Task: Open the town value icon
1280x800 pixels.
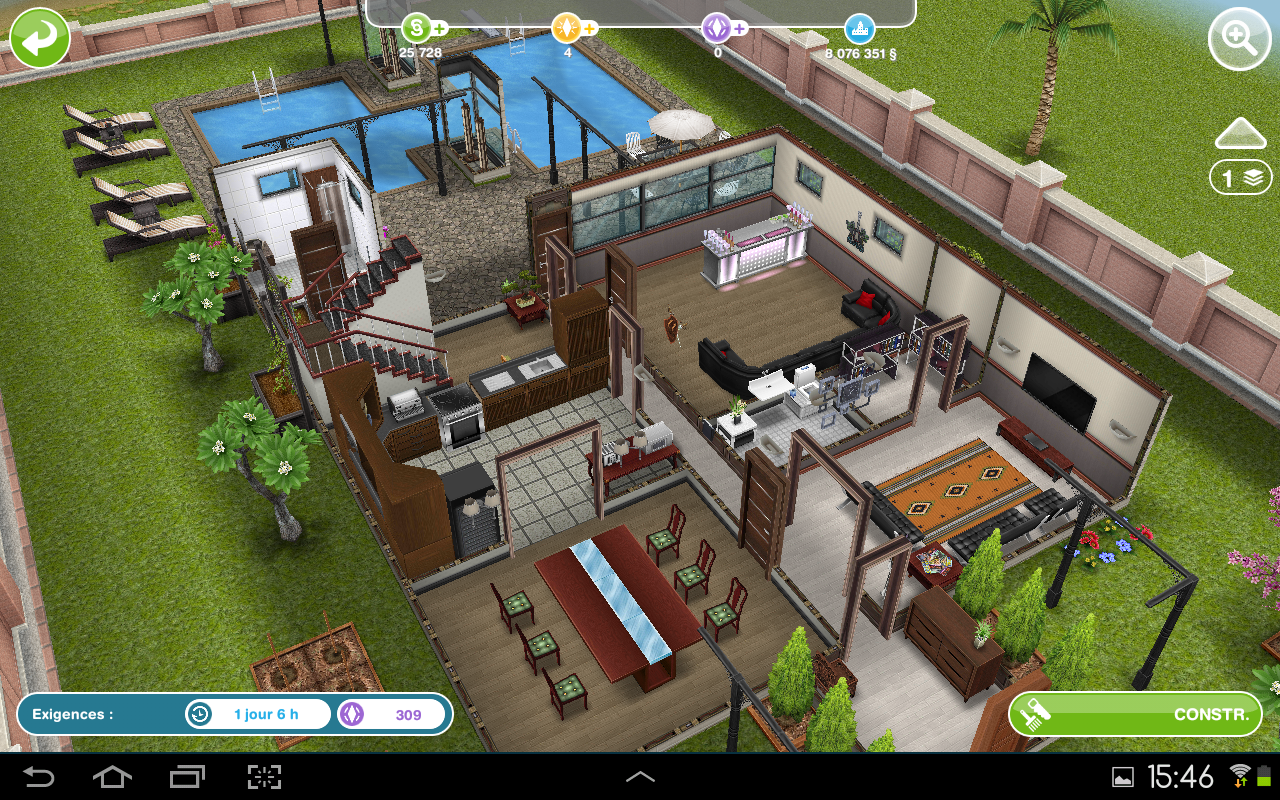Action: [x=859, y=28]
